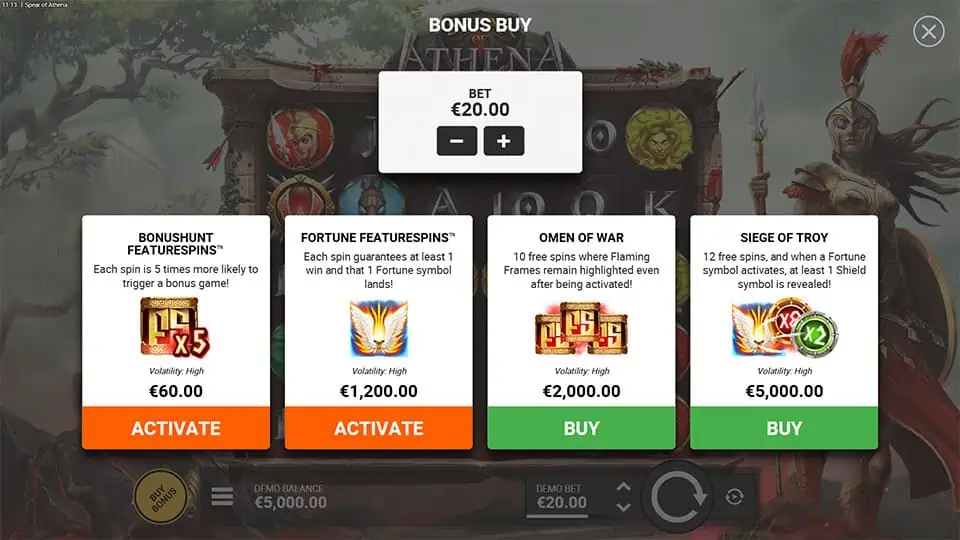Screen dimensions: 960x540
Task: Lower demo bet using the down arrow
Action: pos(623,506)
